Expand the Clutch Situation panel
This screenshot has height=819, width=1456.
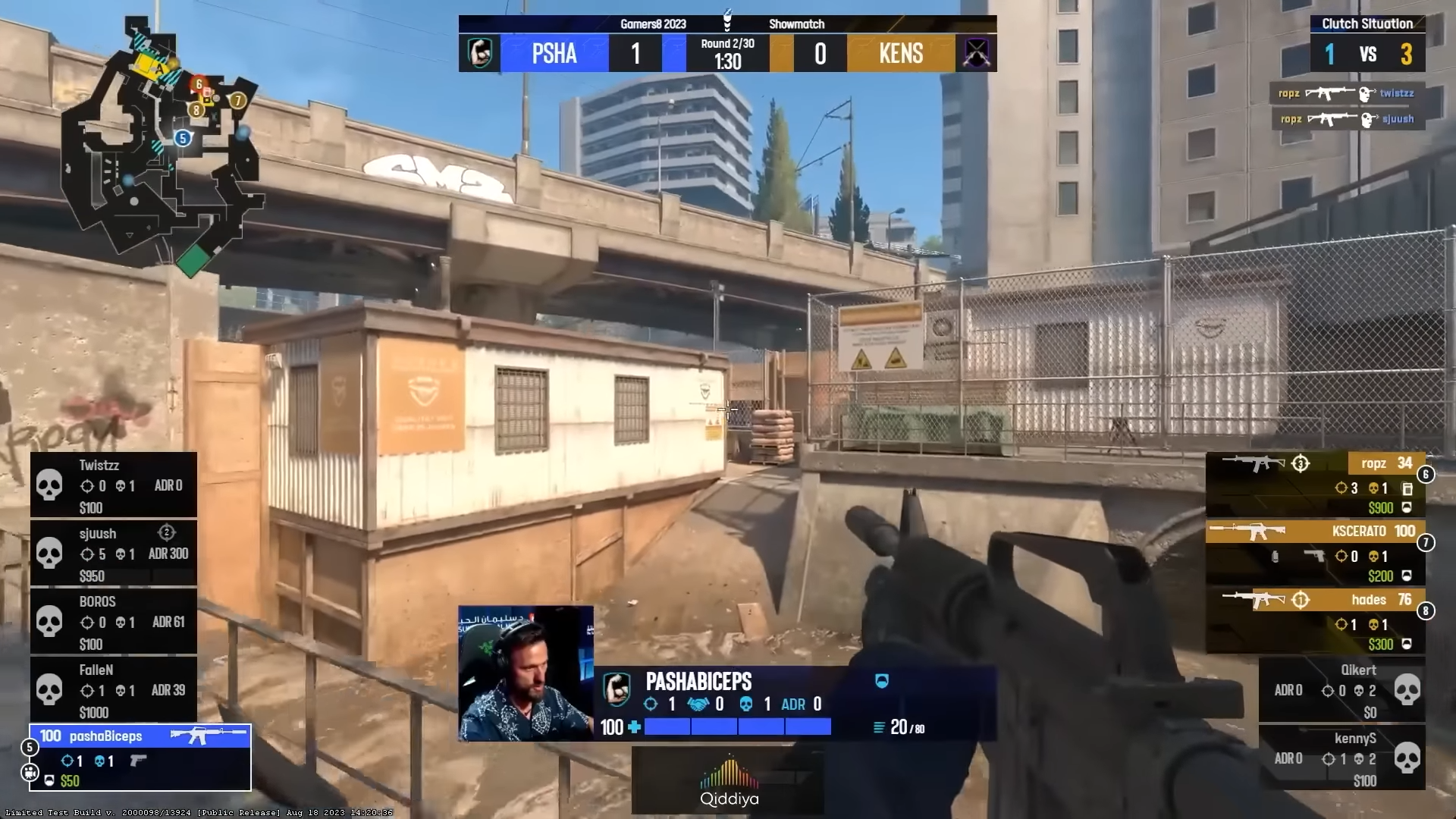(1367, 24)
